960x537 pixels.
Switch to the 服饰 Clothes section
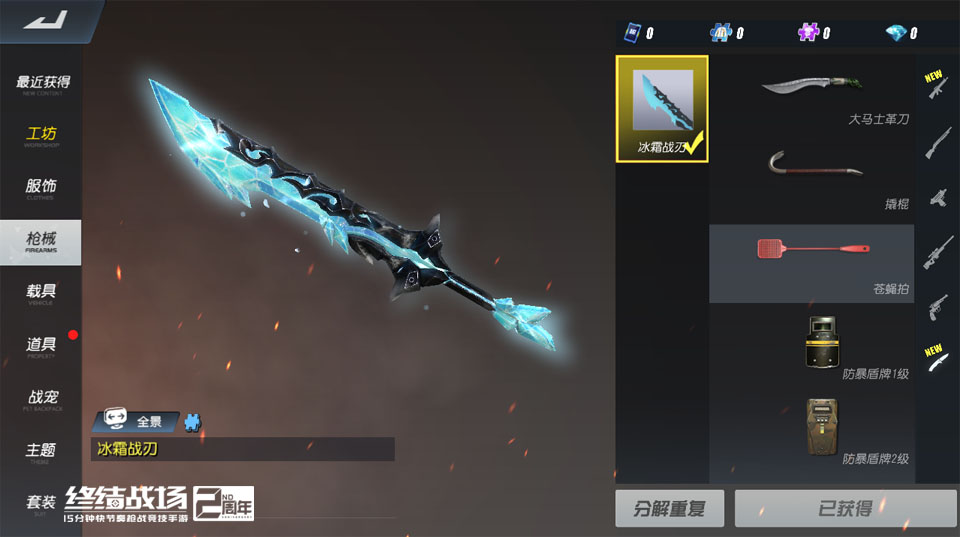tap(42, 188)
